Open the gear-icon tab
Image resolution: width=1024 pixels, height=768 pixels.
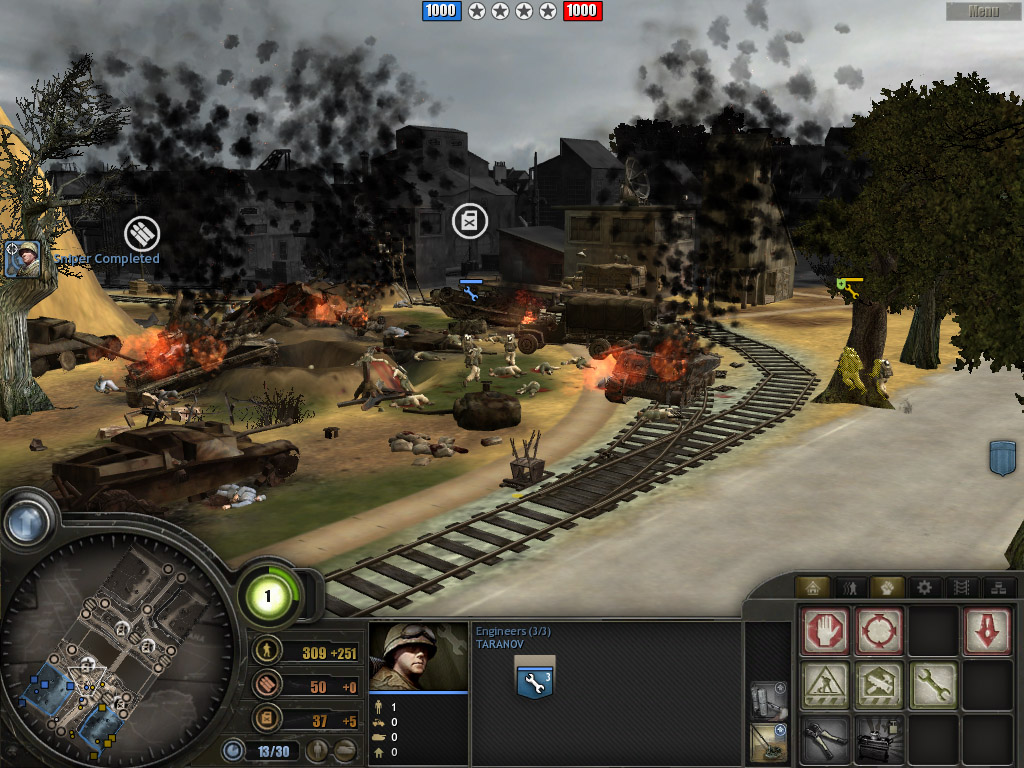925,587
